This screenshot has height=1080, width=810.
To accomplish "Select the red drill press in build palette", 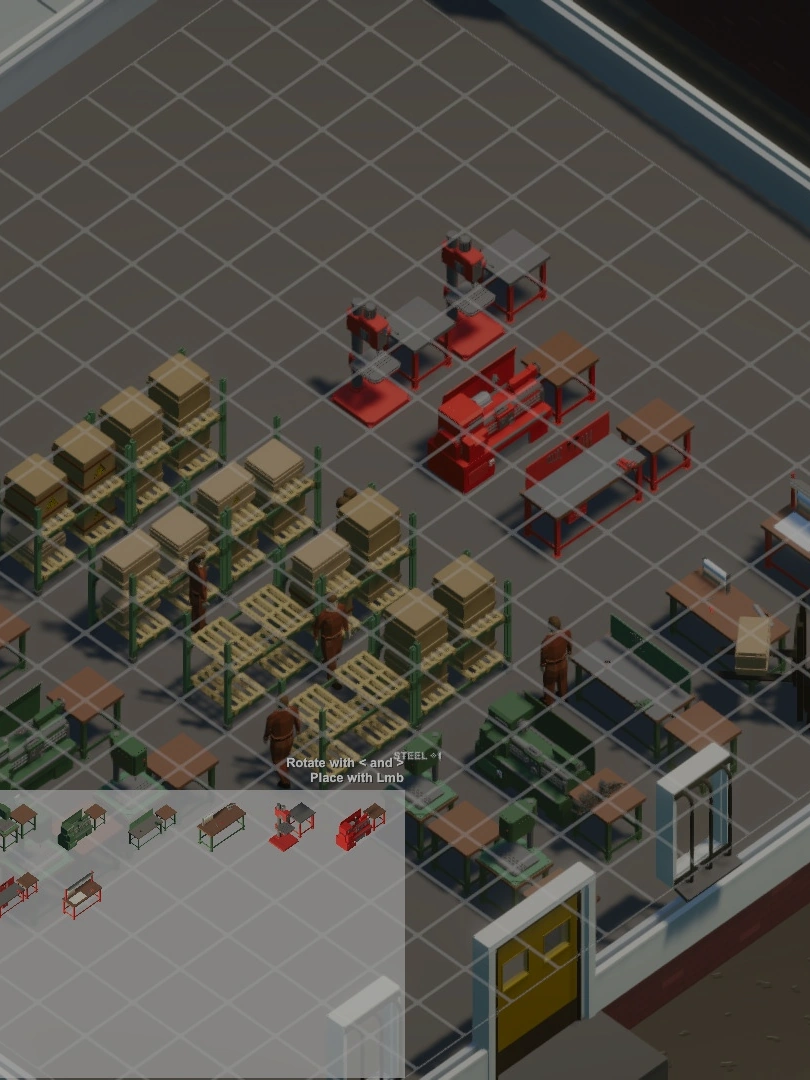I will pyautogui.click(x=291, y=826).
